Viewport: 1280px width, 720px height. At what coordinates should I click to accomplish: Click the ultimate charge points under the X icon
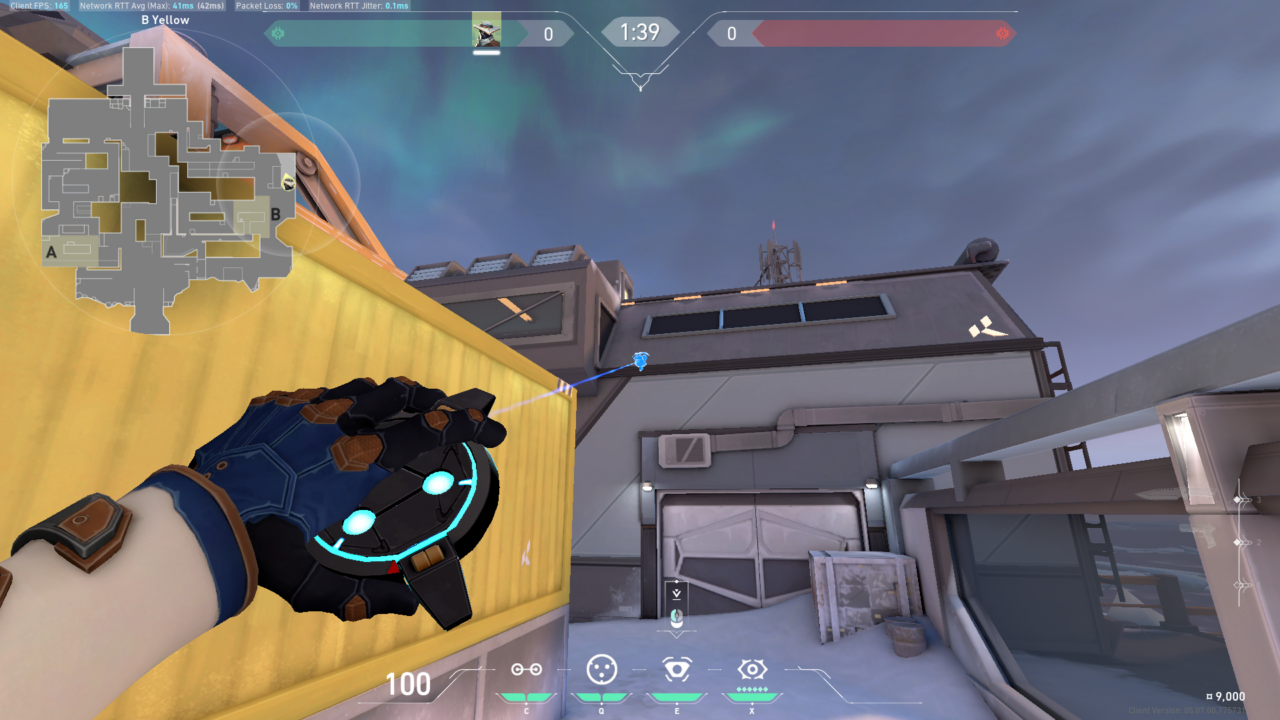[x=752, y=689]
